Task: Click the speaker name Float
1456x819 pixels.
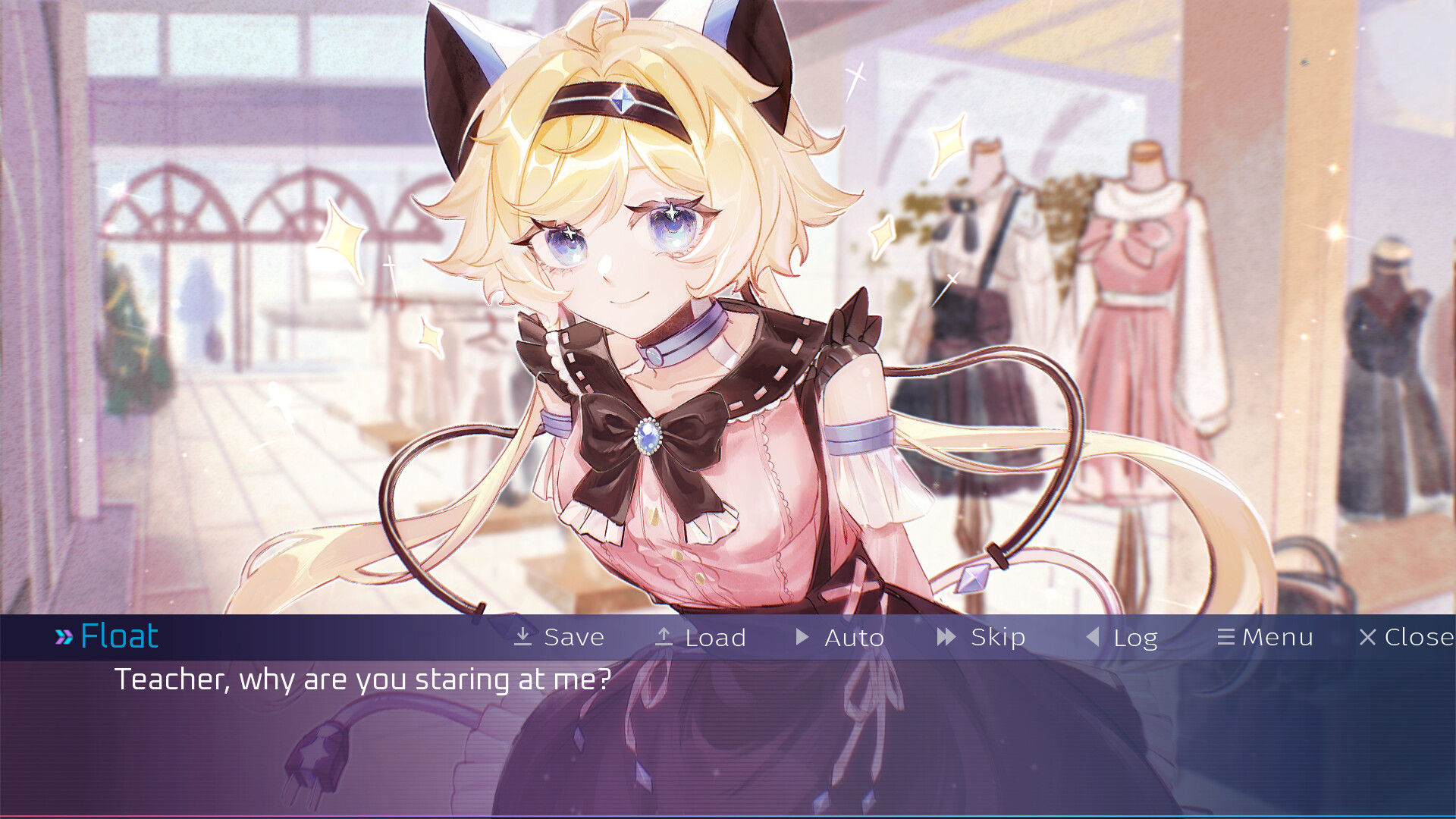Action: tap(118, 636)
